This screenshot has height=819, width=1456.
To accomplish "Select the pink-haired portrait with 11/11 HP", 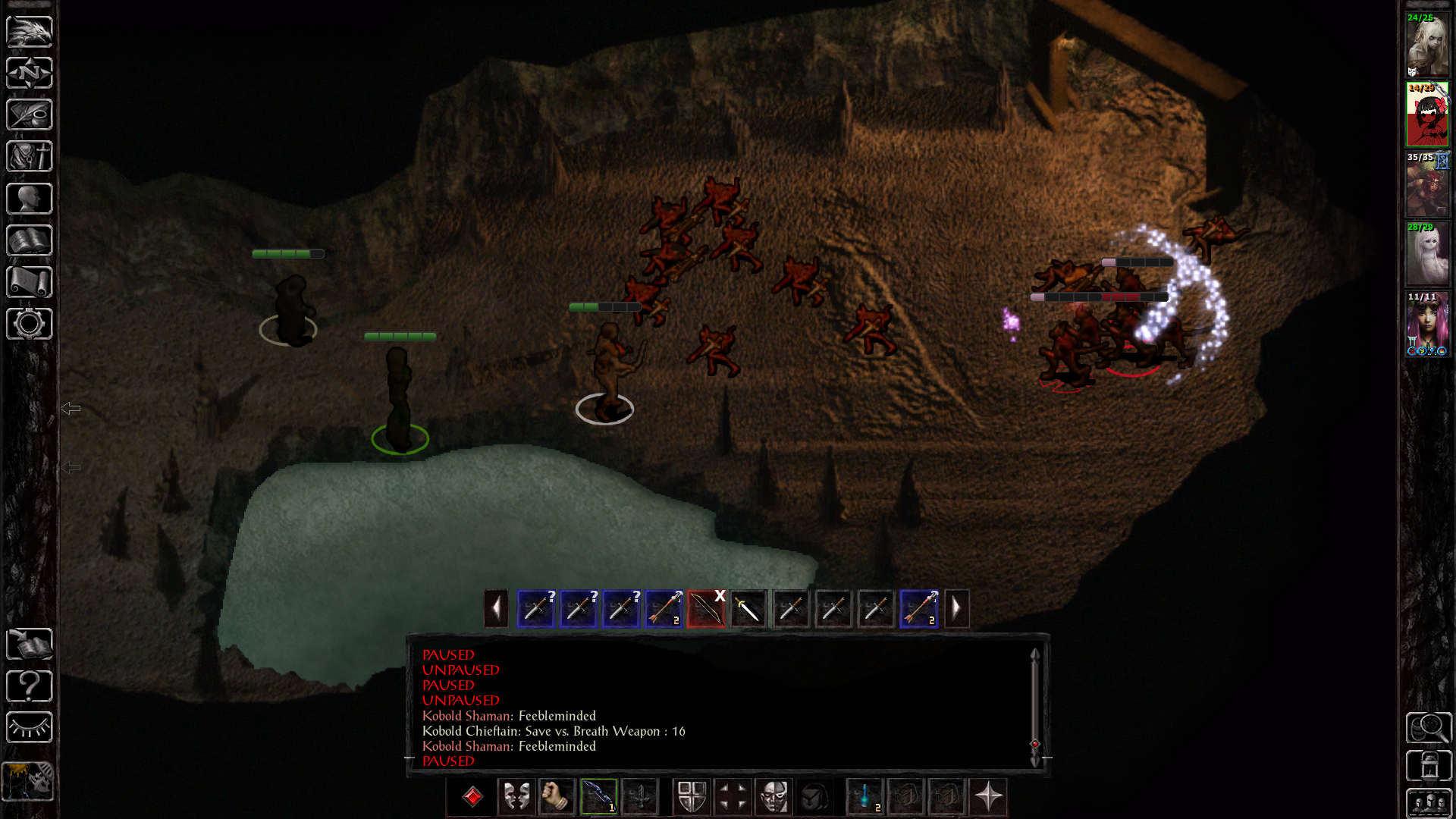I will click(1427, 325).
